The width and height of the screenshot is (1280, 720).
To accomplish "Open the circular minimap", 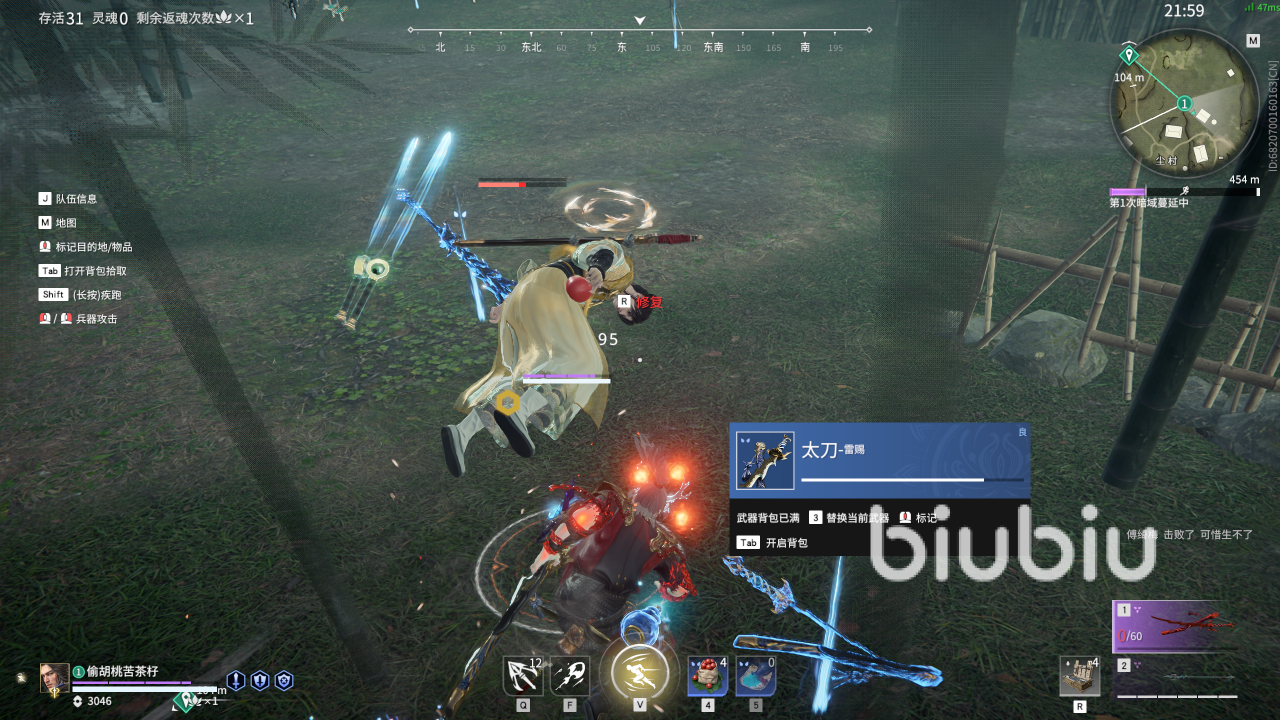I will 1184,103.
